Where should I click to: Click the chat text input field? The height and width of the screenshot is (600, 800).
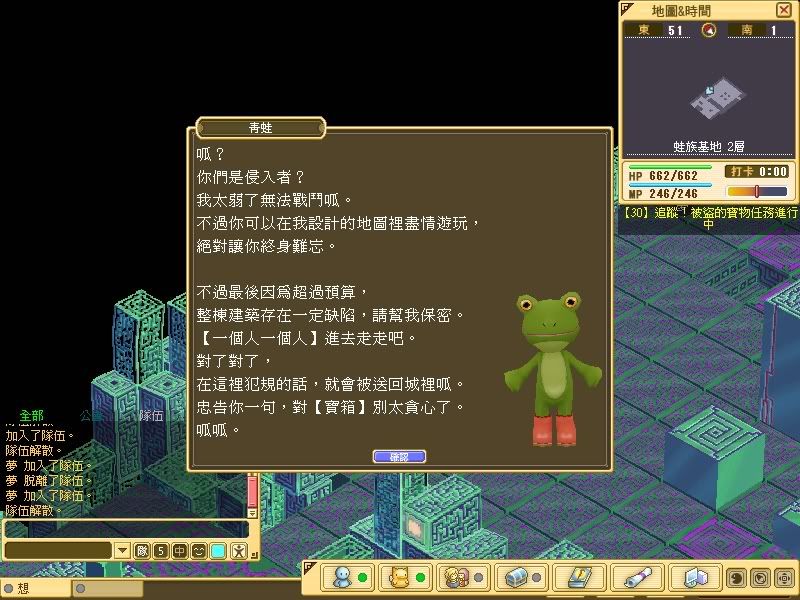point(124,529)
